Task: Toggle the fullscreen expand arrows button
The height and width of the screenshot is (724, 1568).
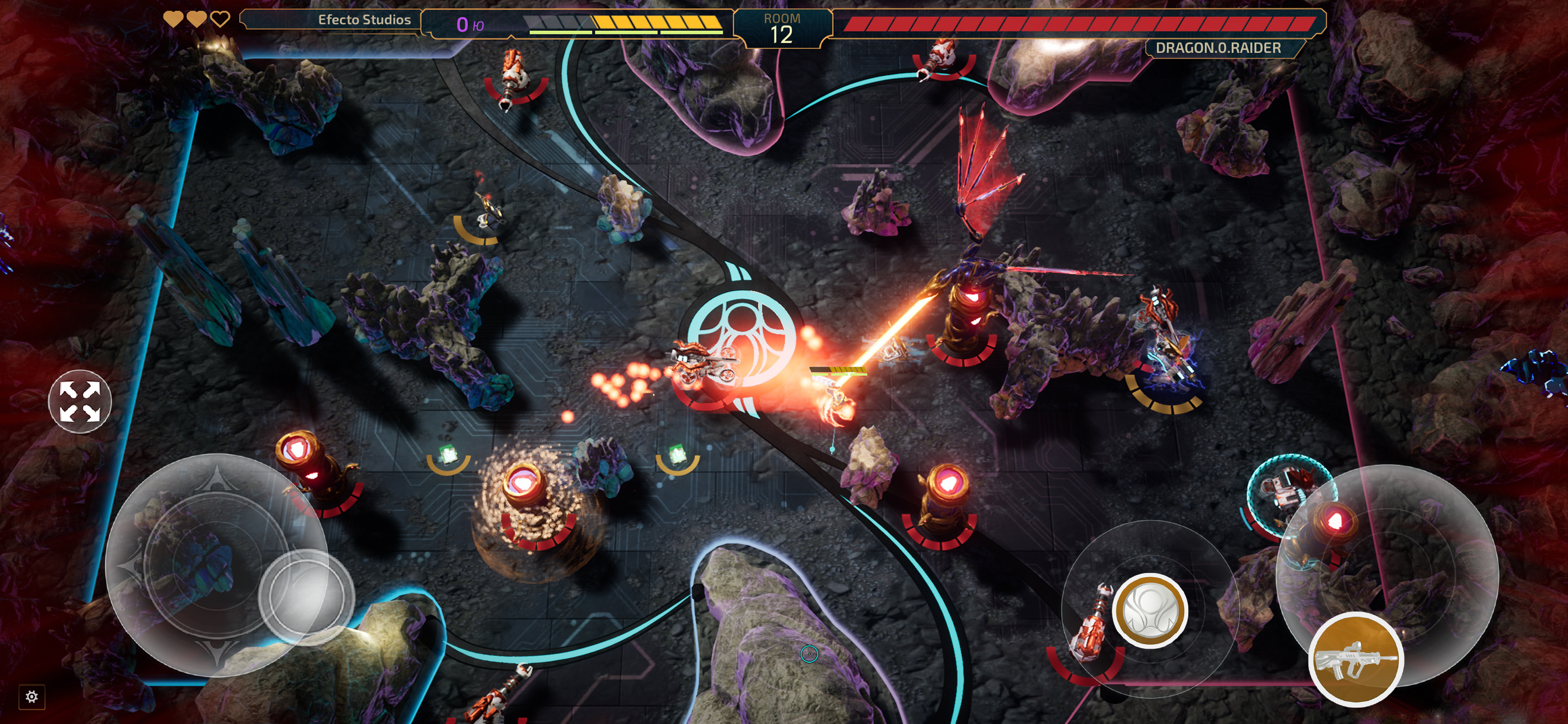Action: 80,401
